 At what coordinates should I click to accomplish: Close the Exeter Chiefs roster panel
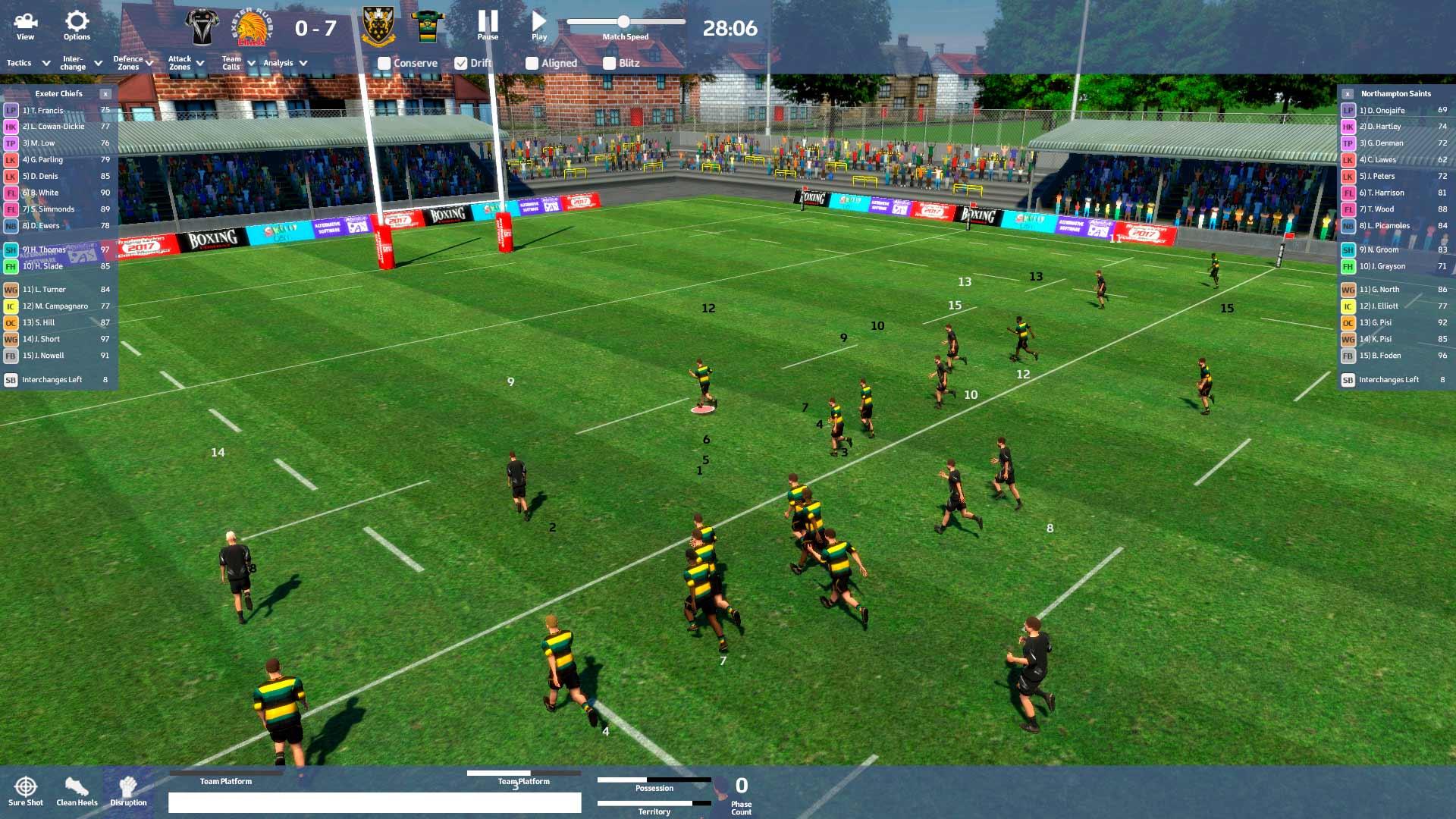pyautogui.click(x=105, y=94)
